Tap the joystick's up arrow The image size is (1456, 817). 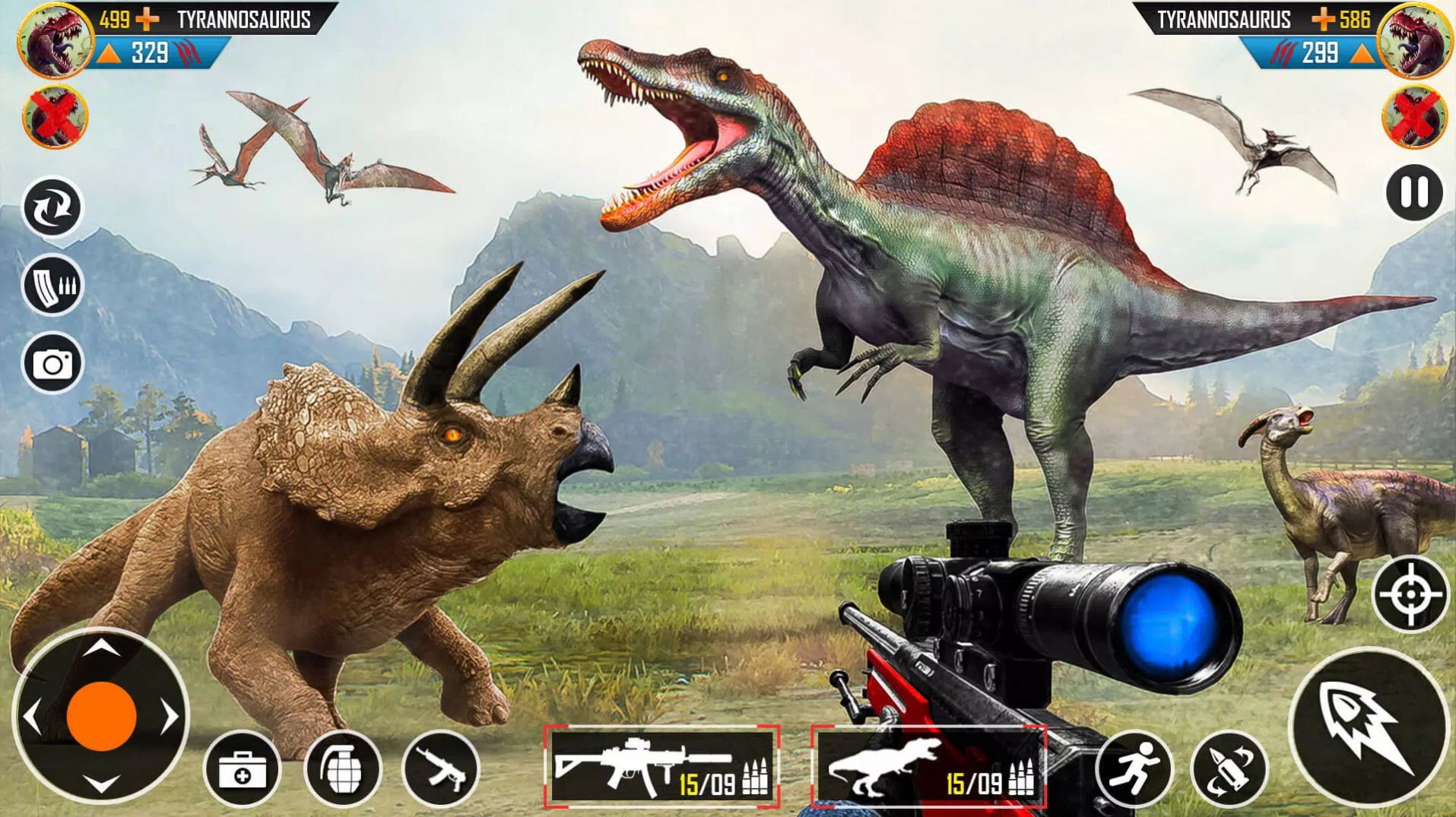pos(101,648)
